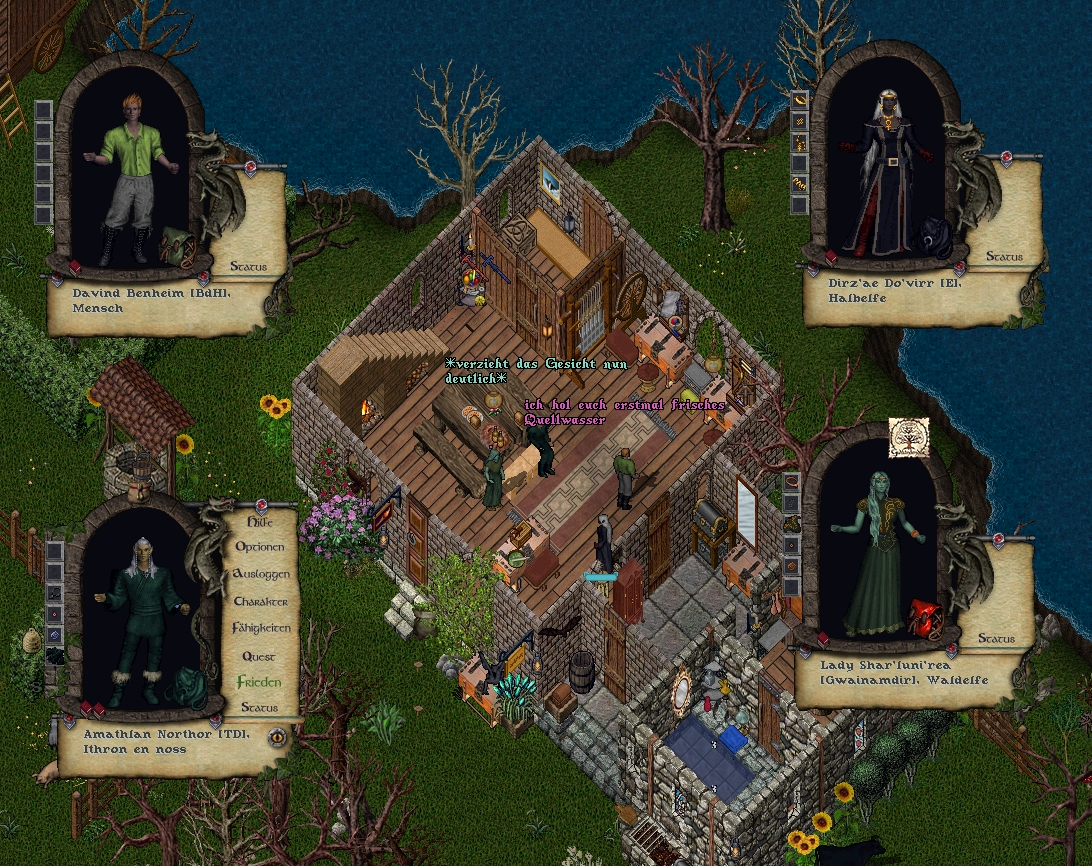The width and height of the screenshot is (1092, 866).
Task: Open Lady Shar'funi'rea's red backpack
Action: (926, 619)
